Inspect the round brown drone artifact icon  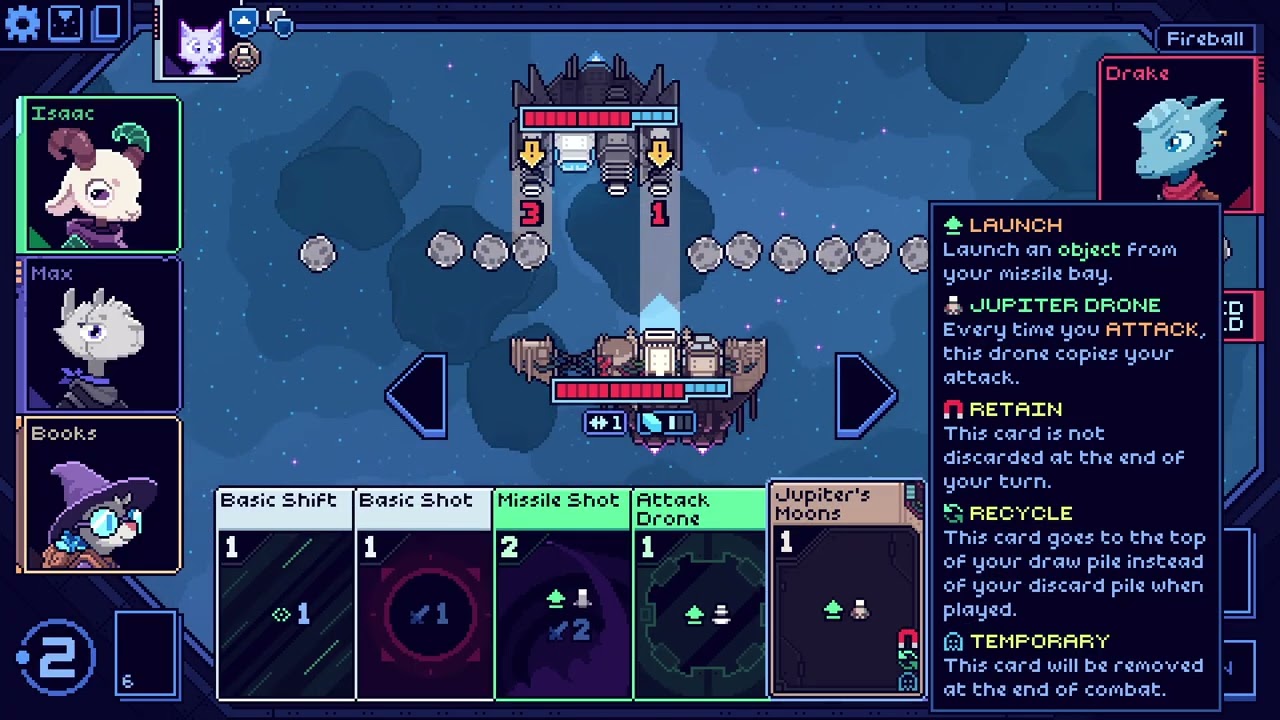point(242,58)
